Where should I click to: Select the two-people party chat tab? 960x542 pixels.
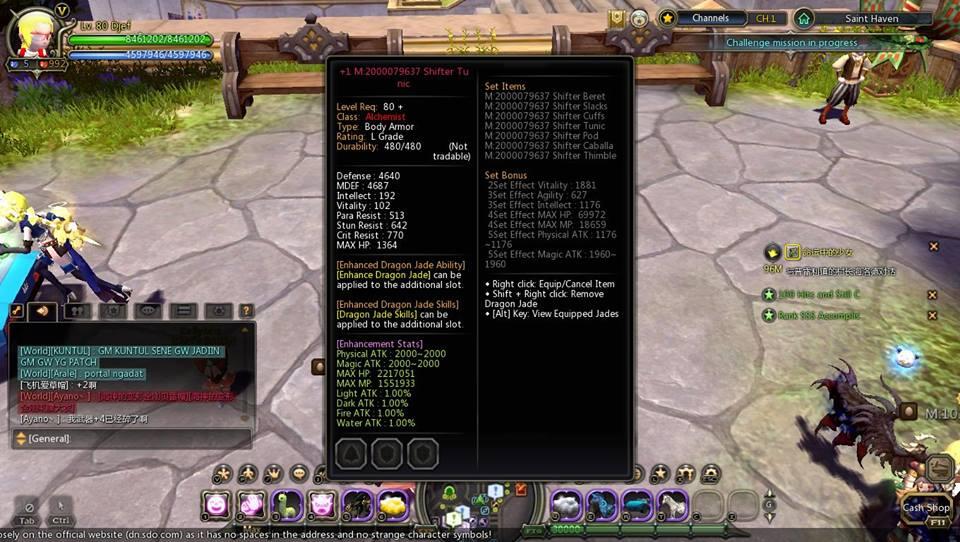point(78,311)
